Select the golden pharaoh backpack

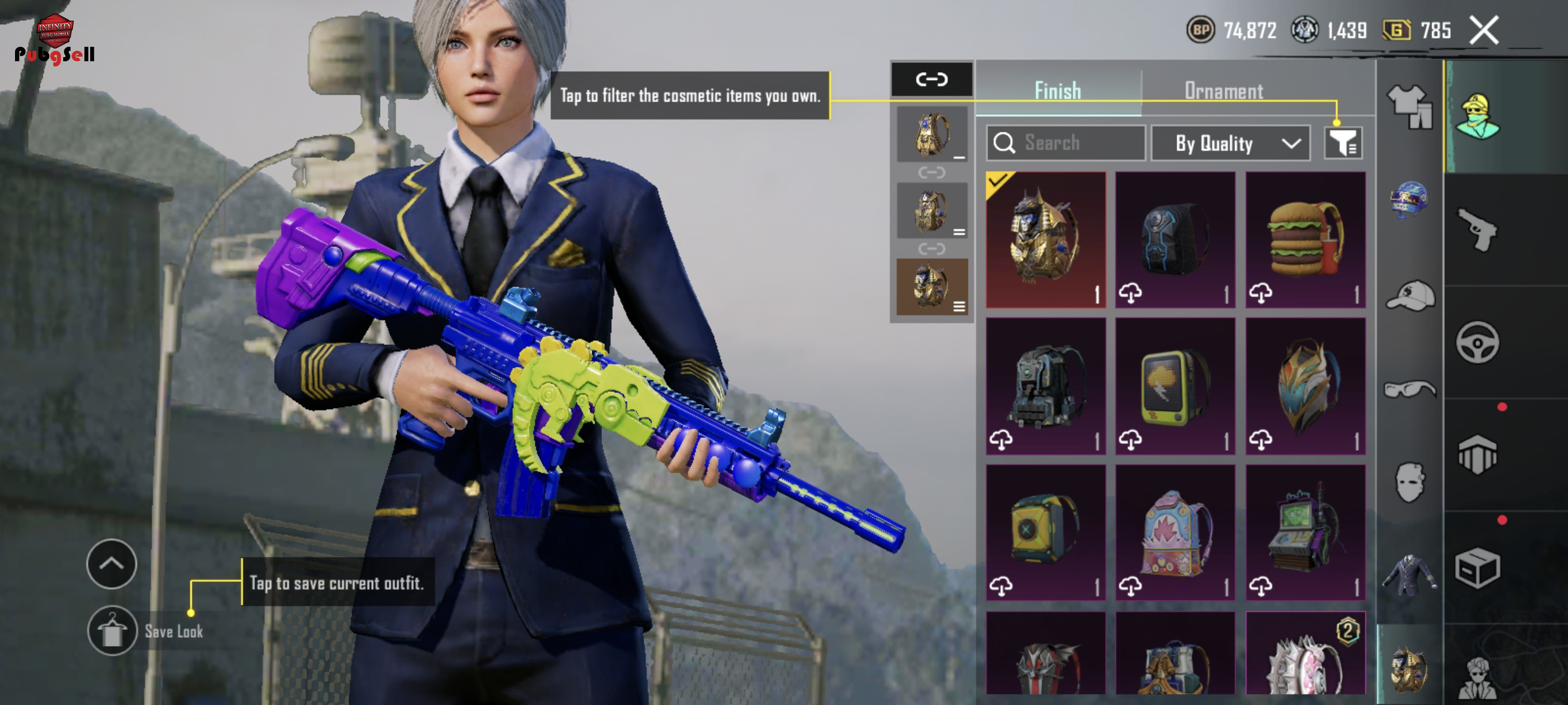coord(1046,240)
